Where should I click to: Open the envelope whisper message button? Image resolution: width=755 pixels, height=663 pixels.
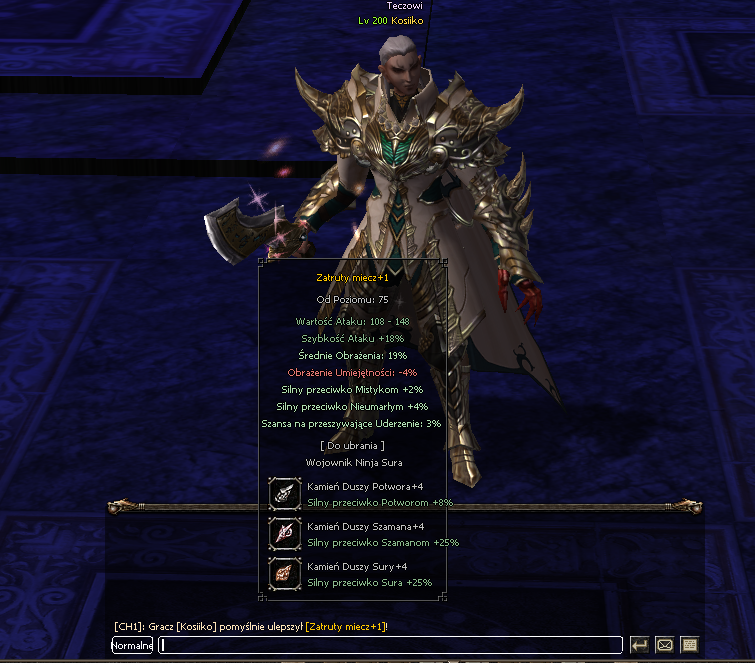664,645
